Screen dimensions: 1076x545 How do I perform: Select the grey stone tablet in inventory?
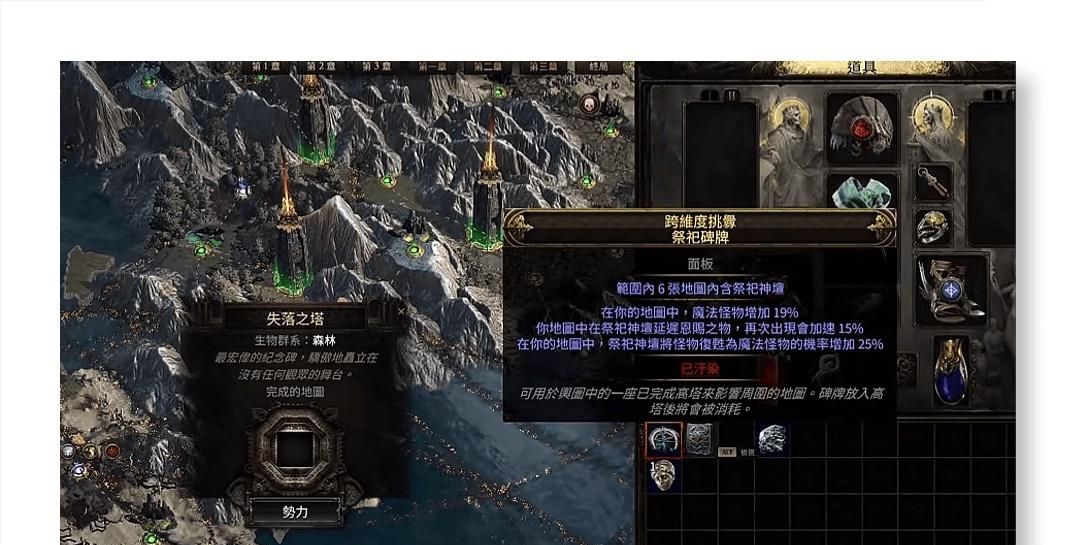click(x=699, y=439)
